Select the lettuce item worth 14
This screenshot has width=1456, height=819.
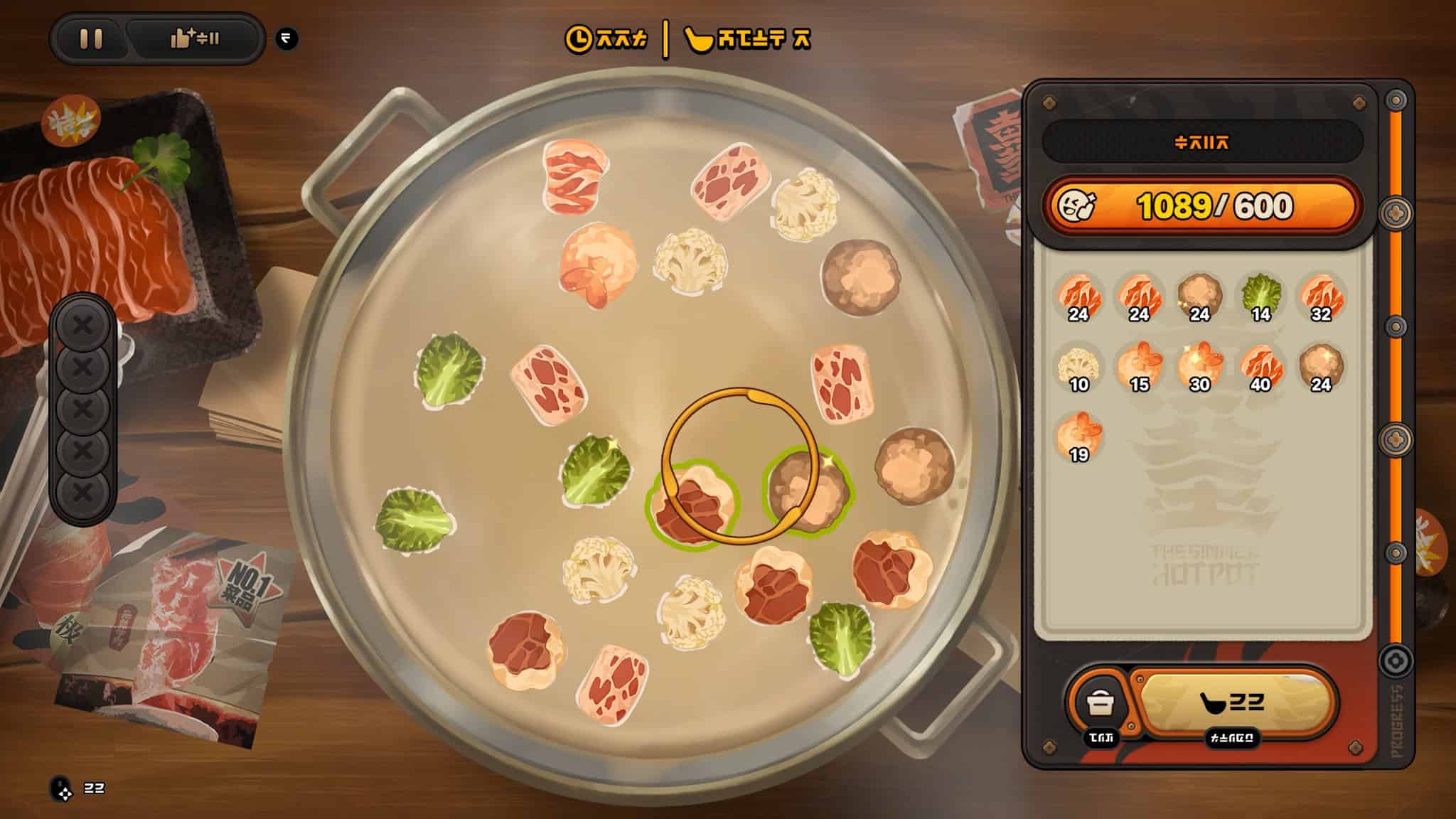(1260, 296)
